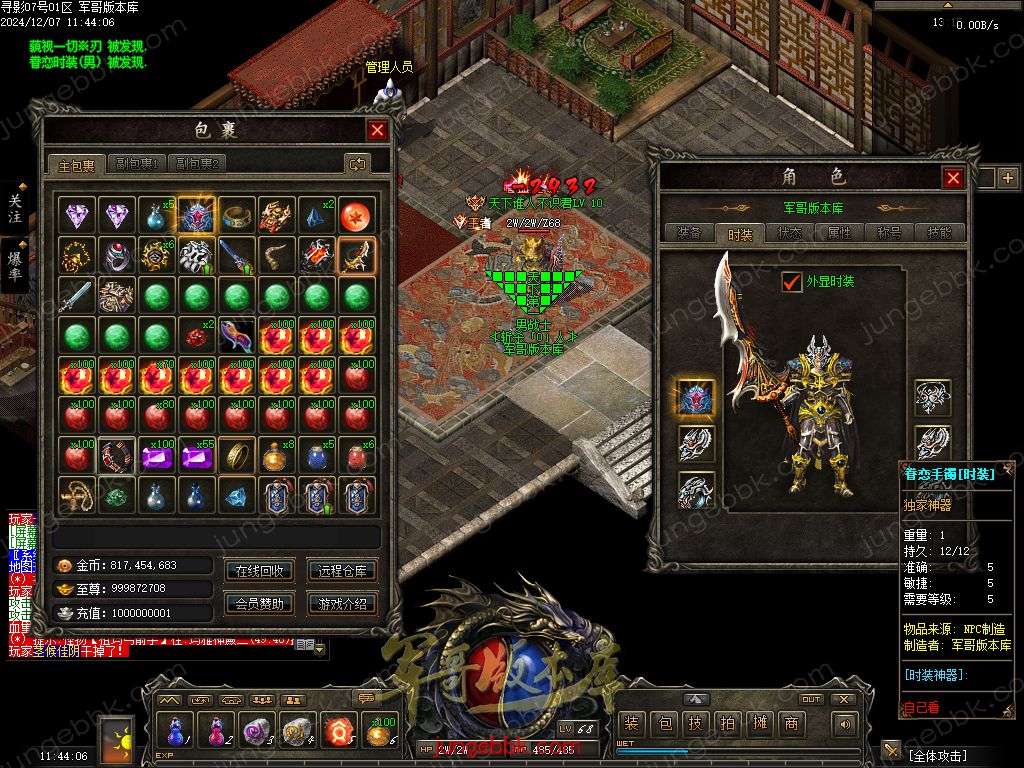Image resolution: width=1024 pixels, height=768 pixels.
Task: Close the 包裹 inventory window
Action: click(x=377, y=130)
